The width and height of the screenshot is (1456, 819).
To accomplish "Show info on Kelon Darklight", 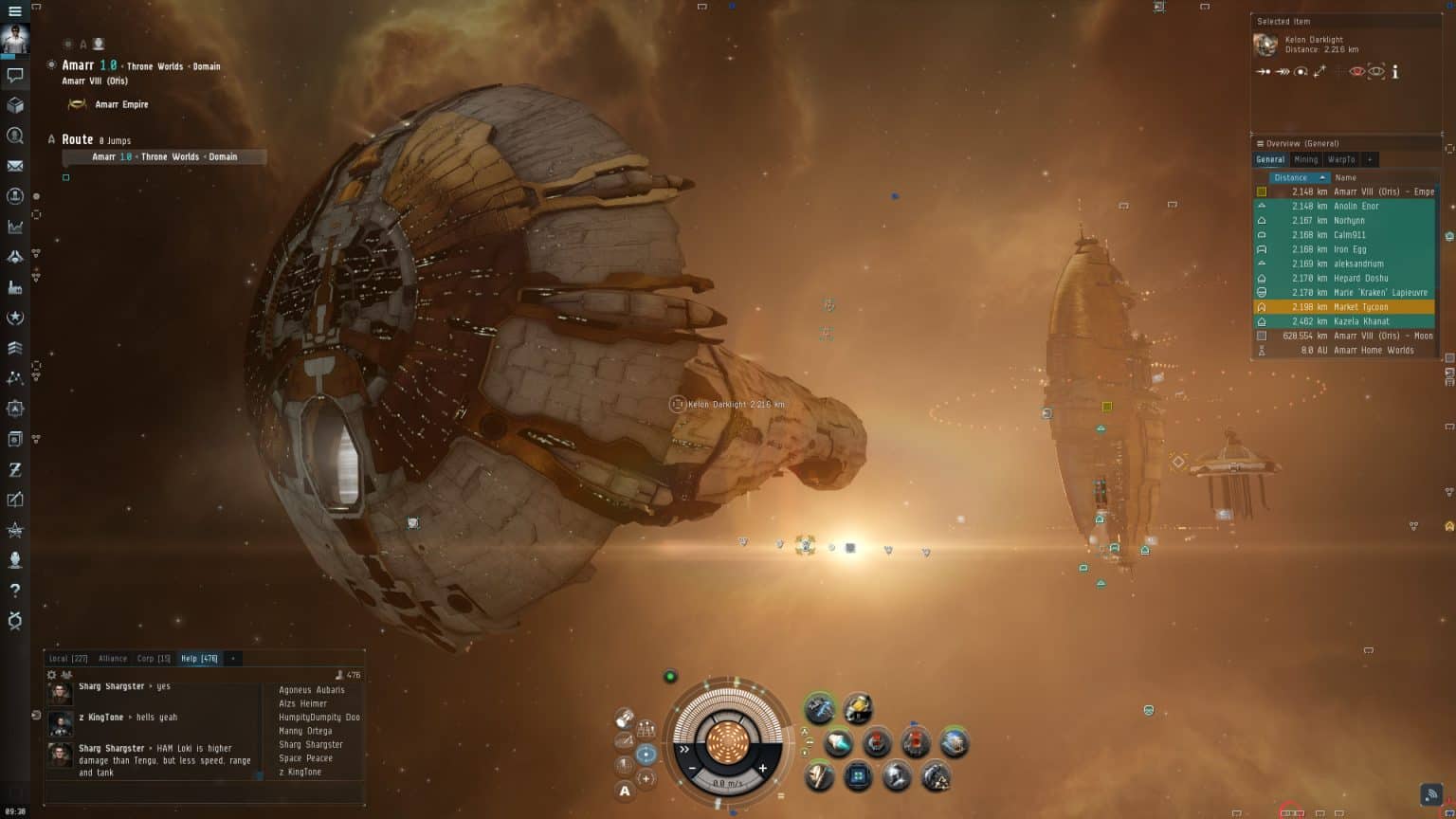I will click(x=1395, y=71).
